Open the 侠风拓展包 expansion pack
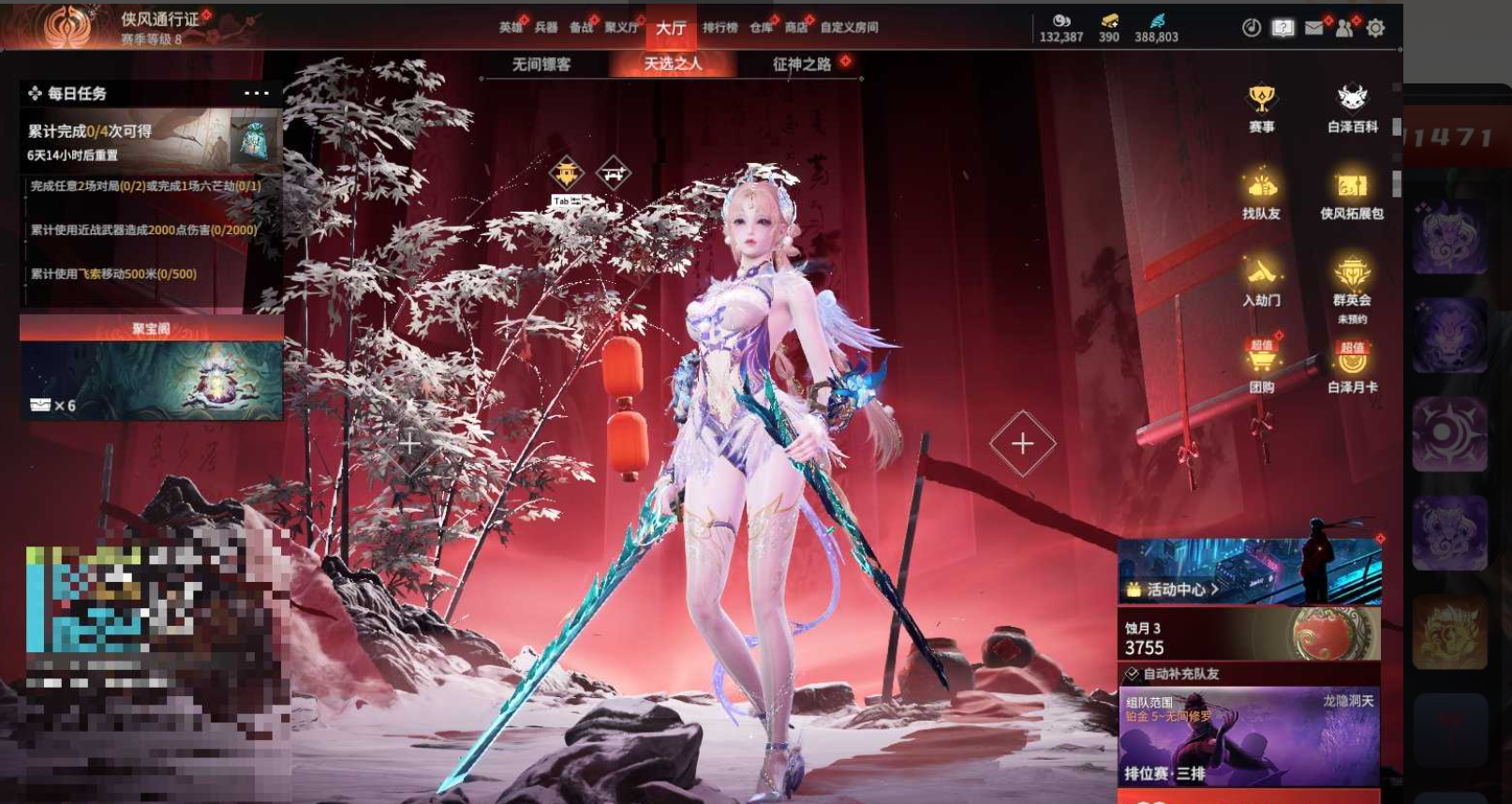The image size is (1512, 804). pyautogui.click(x=1352, y=194)
